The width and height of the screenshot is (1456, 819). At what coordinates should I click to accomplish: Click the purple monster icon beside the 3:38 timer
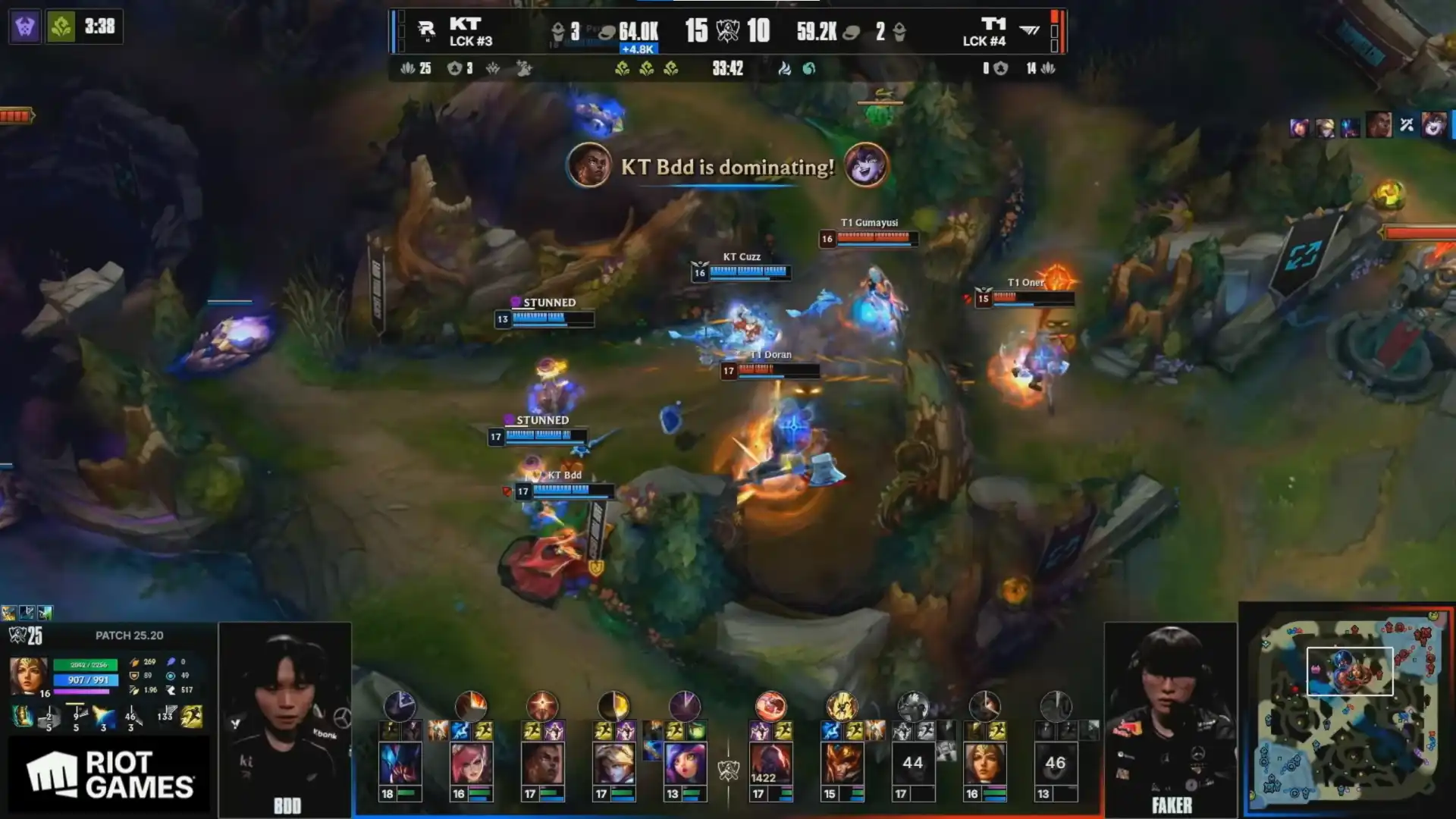pyautogui.click(x=25, y=27)
